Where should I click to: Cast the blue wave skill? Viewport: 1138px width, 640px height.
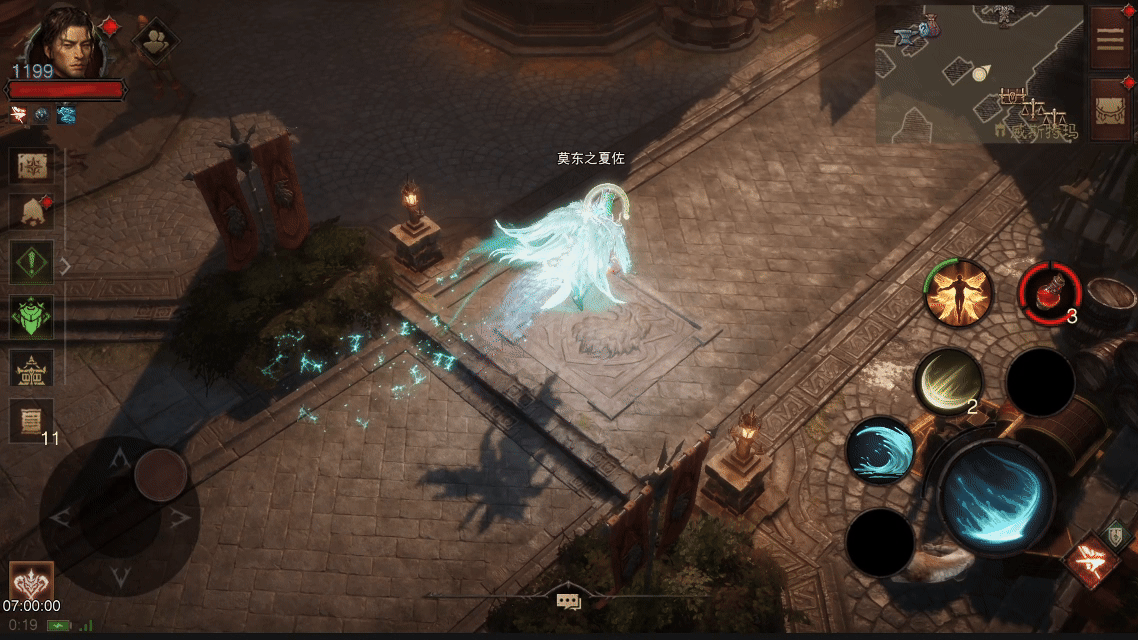(x=880, y=450)
